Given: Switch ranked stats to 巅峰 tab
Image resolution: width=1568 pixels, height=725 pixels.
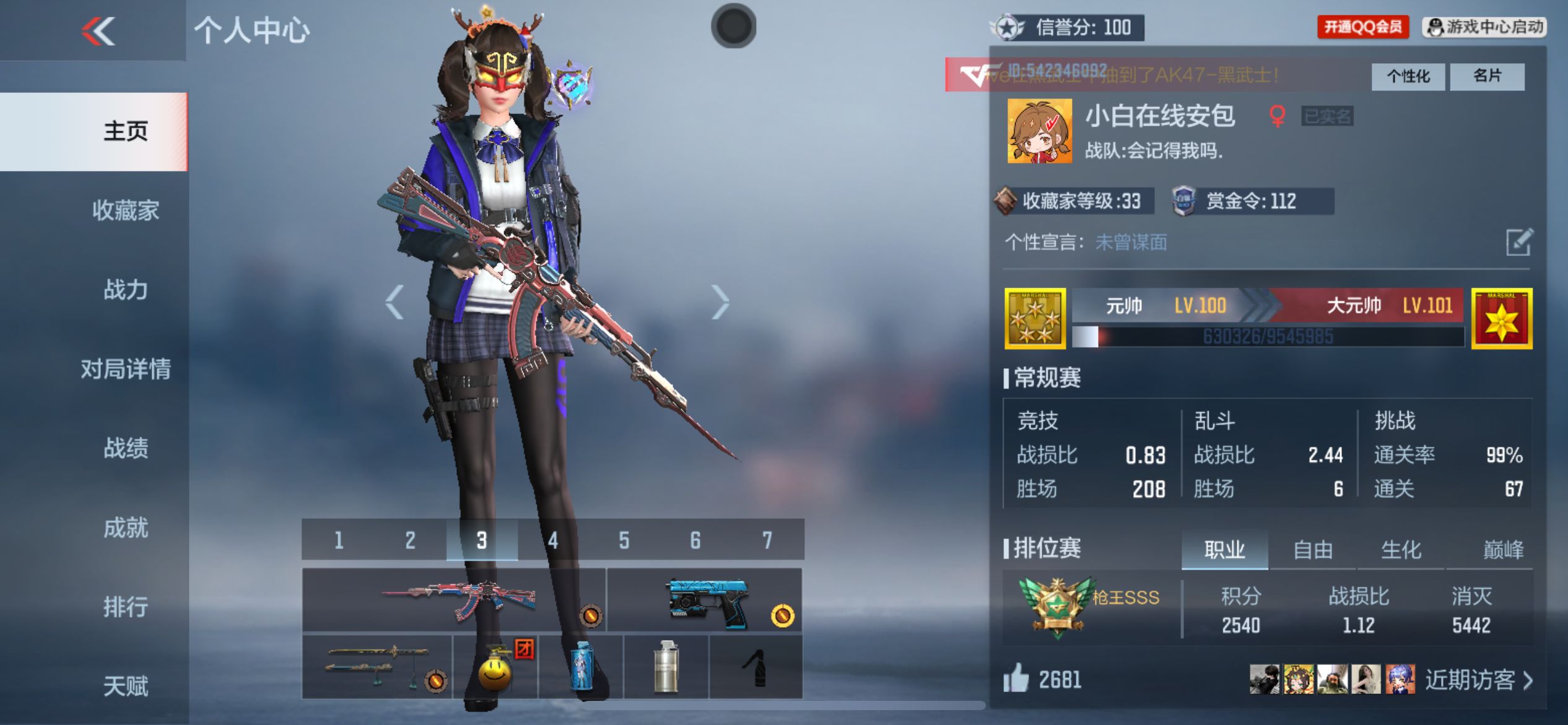Looking at the screenshot, I should pos(1503,550).
